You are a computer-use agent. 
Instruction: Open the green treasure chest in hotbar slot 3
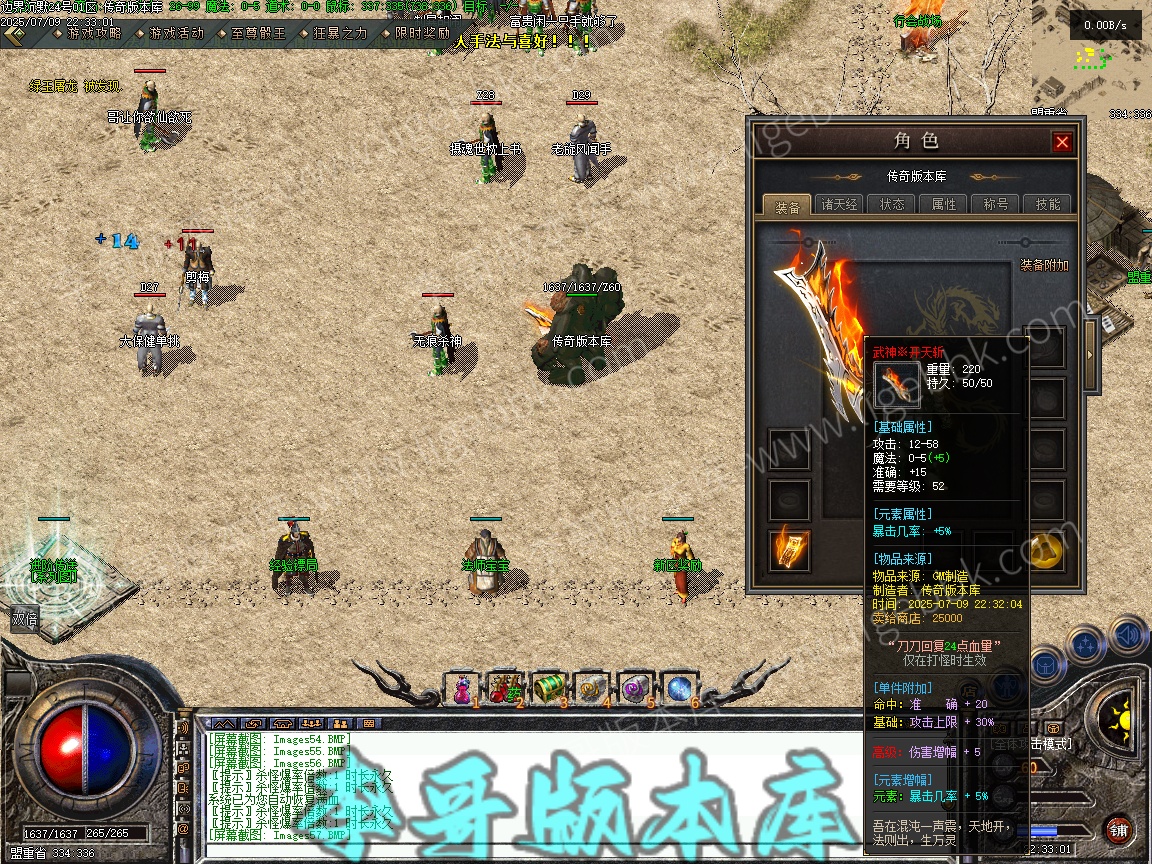click(548, 688)
